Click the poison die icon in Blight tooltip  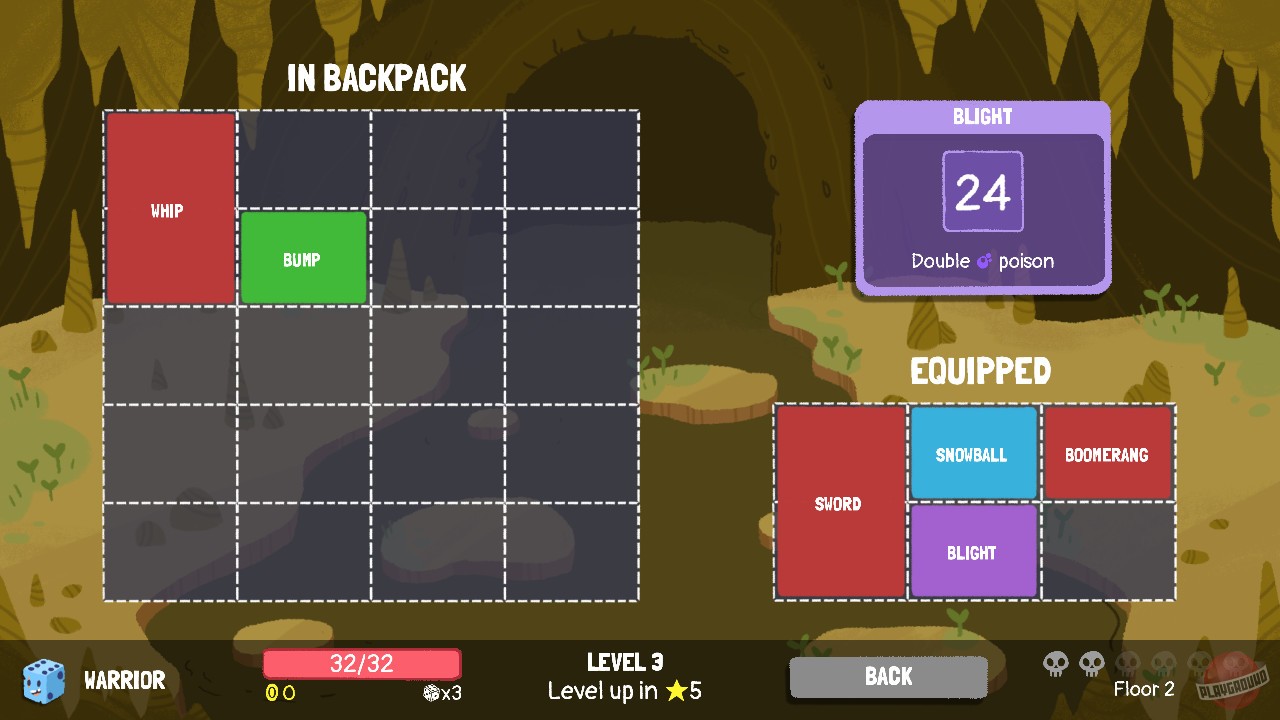coord(984,261)
